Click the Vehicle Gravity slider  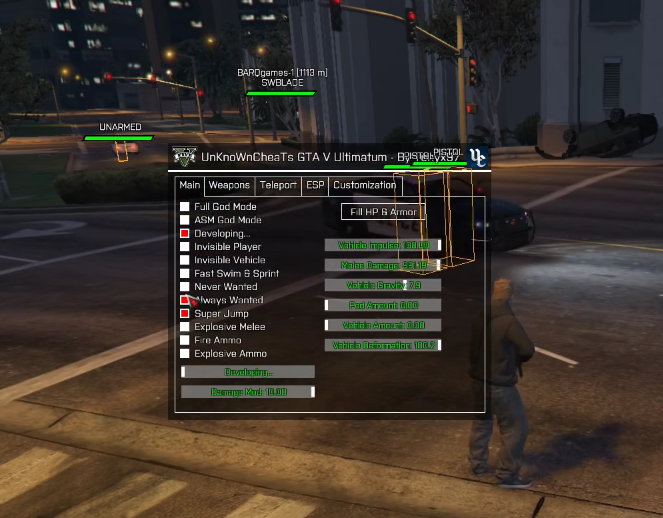click(x=383, y=285)
